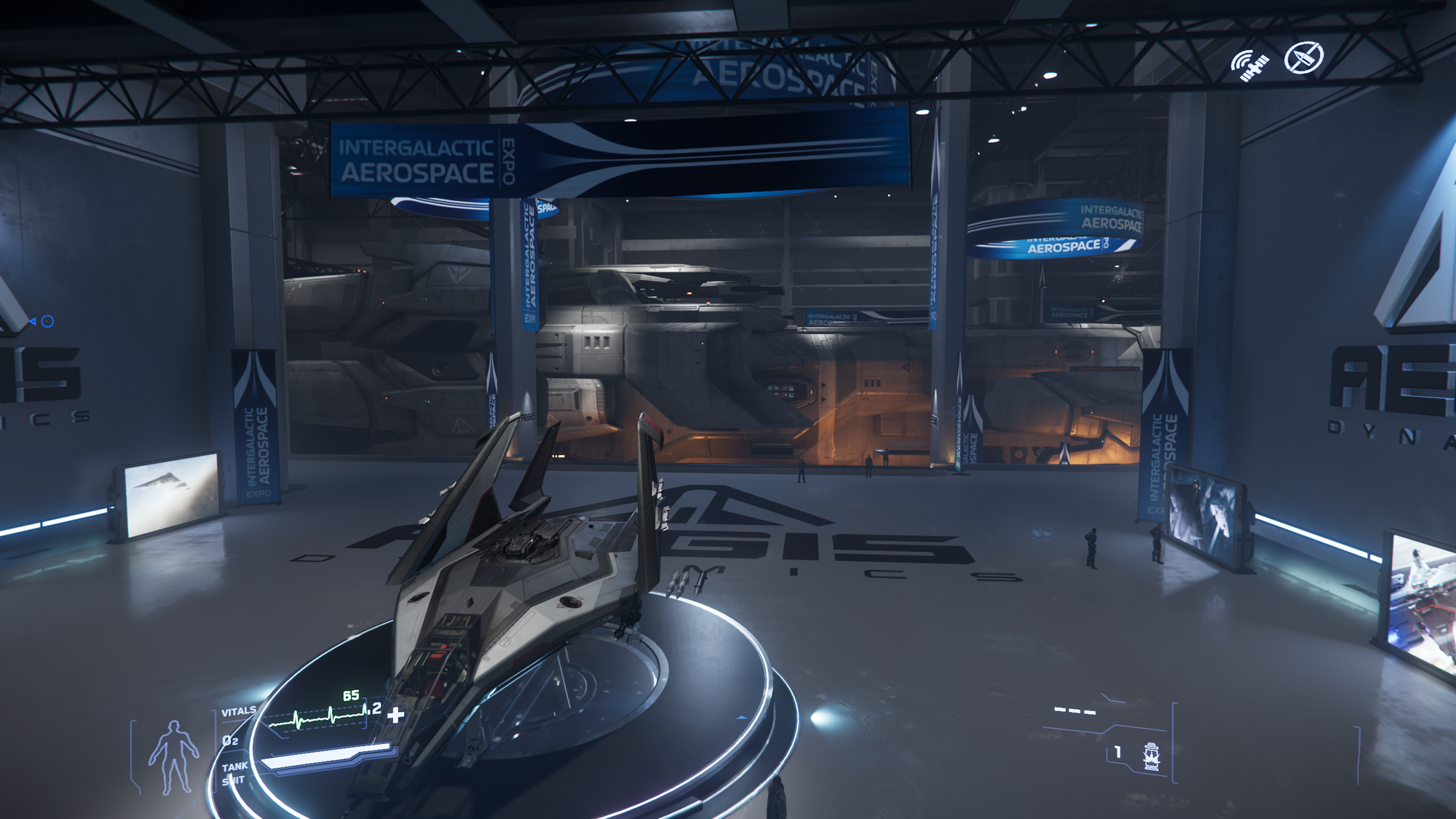Click the satellite signal icon
The height and width of the screenshot is (819, 1456).
[1249, 66]
